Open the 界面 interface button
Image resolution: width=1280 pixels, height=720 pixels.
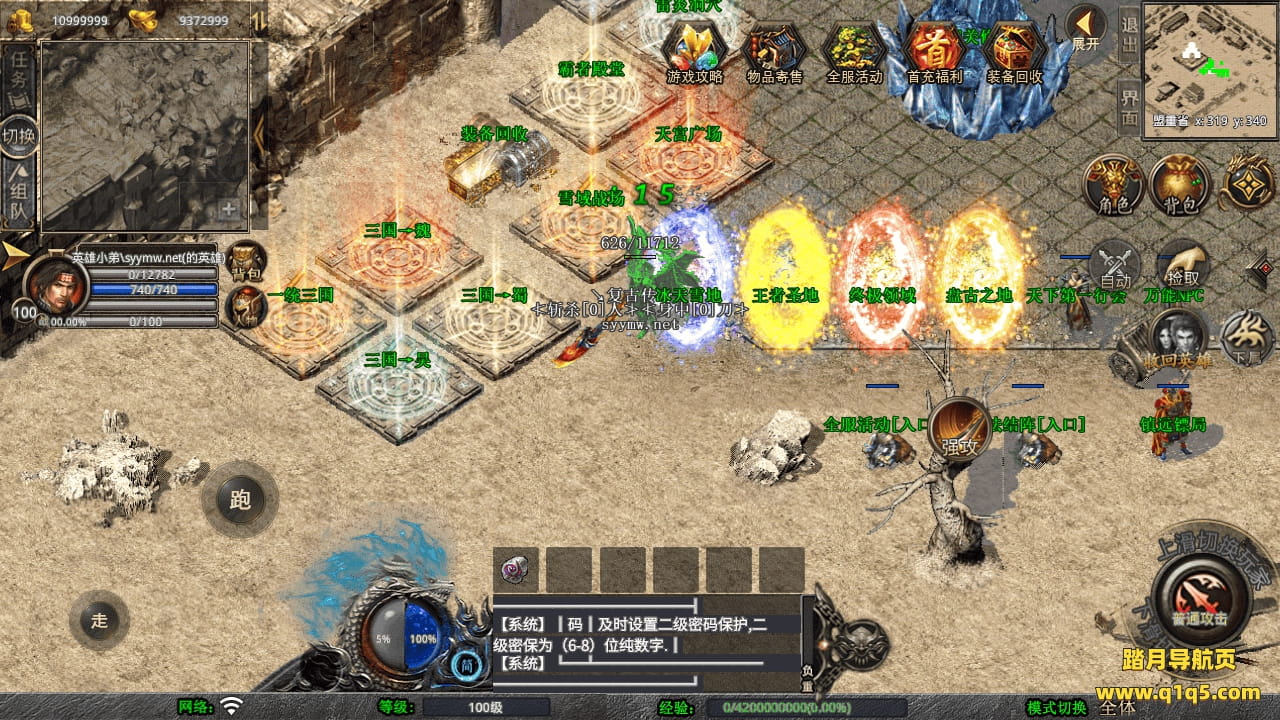1129,106
